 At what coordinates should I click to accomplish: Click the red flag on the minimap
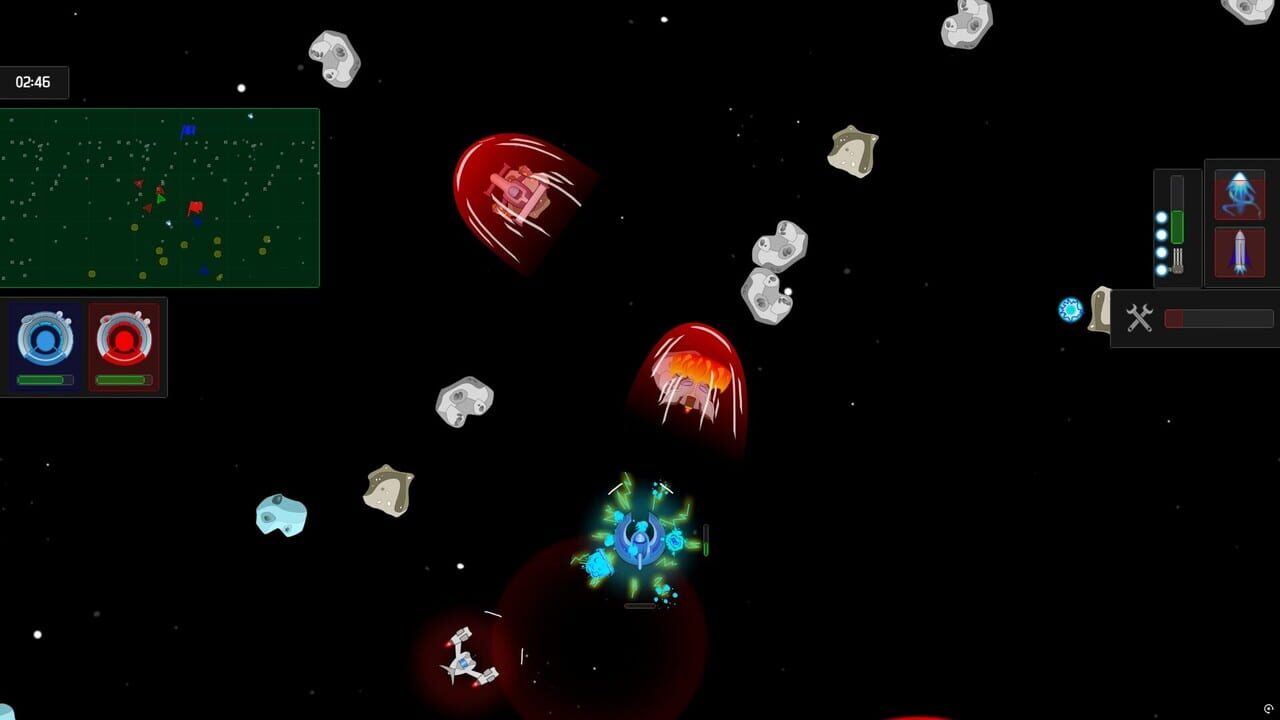[x=194, y=206]
